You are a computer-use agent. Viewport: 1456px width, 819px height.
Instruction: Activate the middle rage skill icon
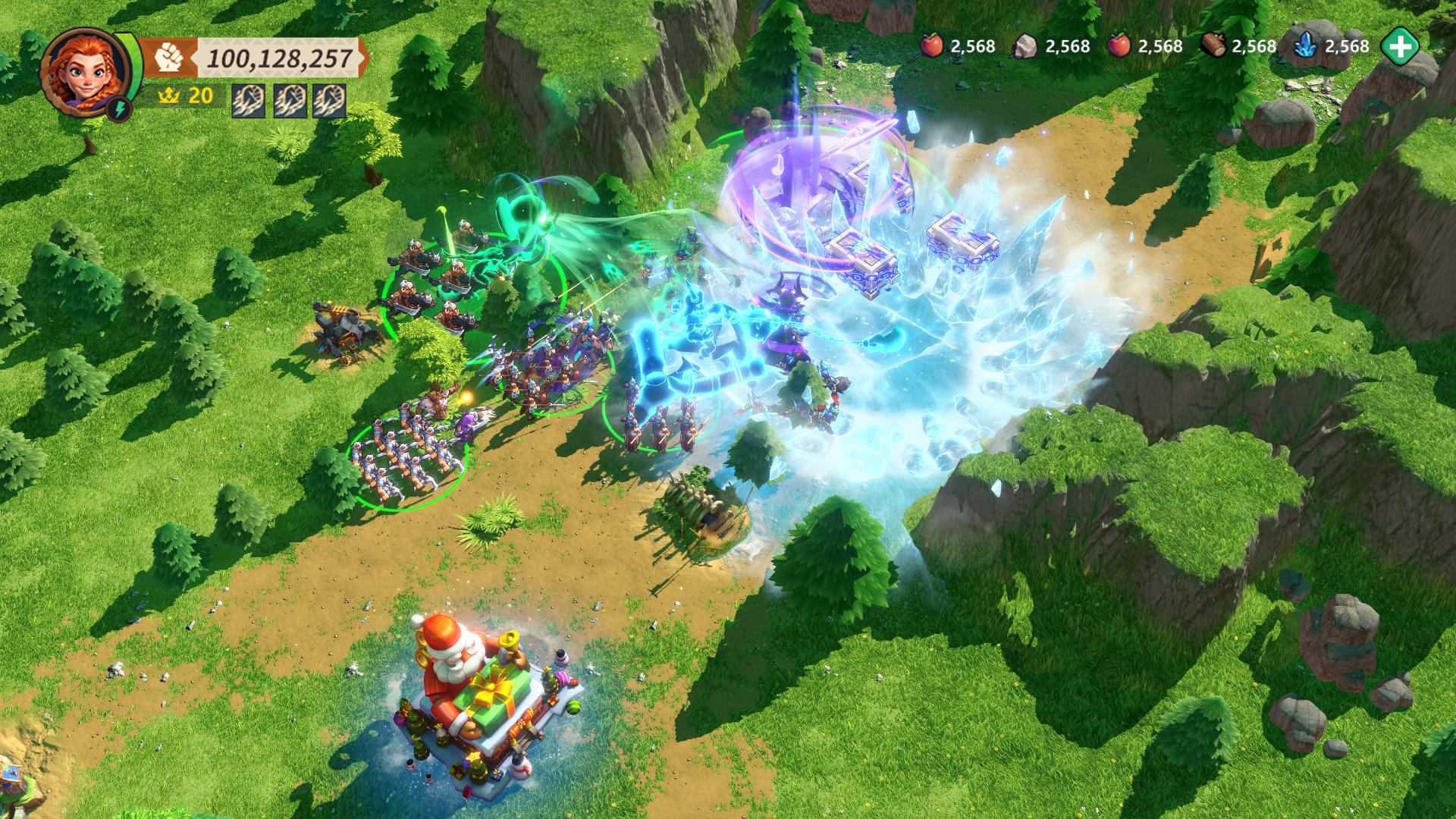pos(292,101)
